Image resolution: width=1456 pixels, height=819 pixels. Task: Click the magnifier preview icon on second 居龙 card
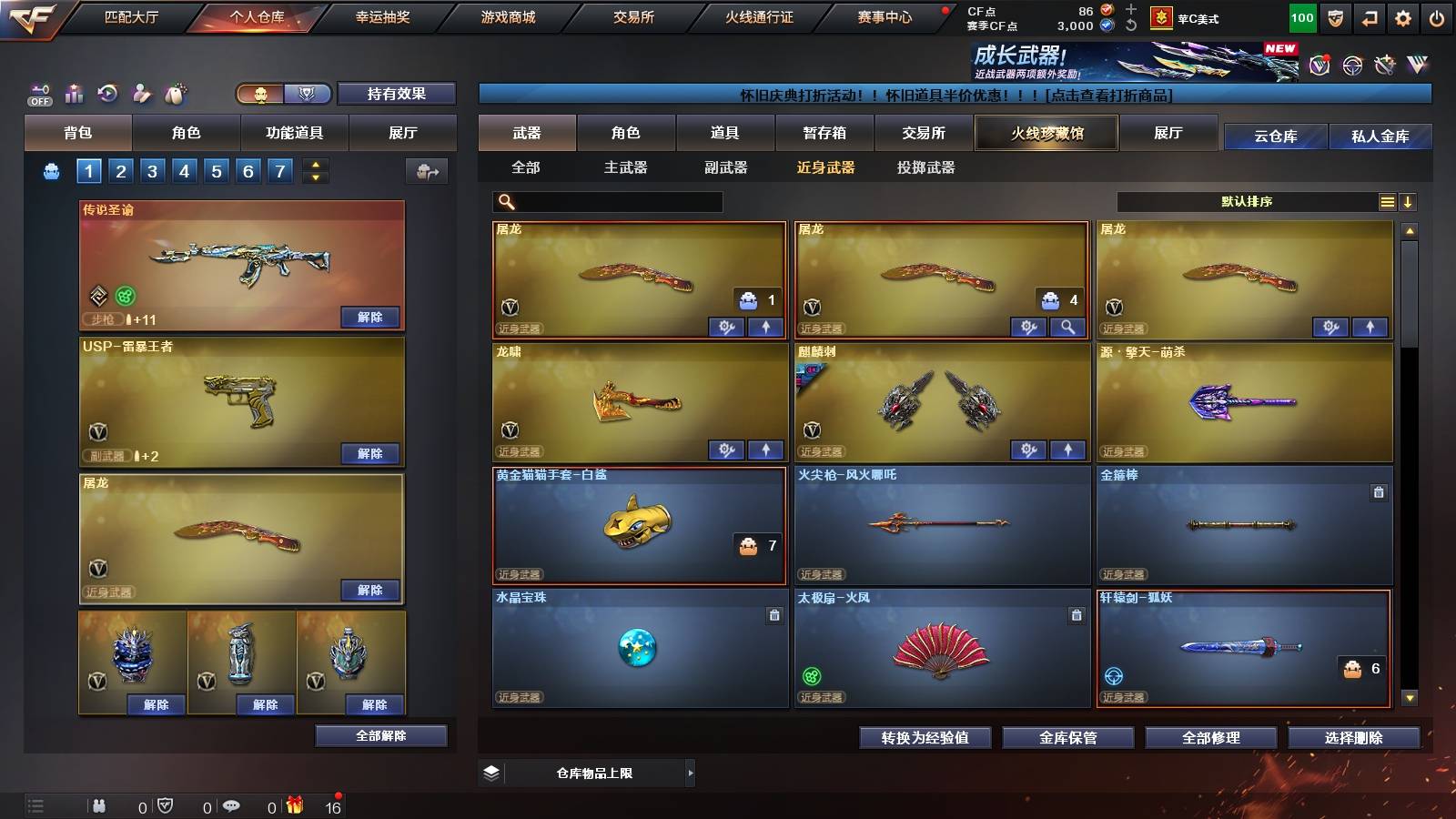click(x=1067, y=326)
